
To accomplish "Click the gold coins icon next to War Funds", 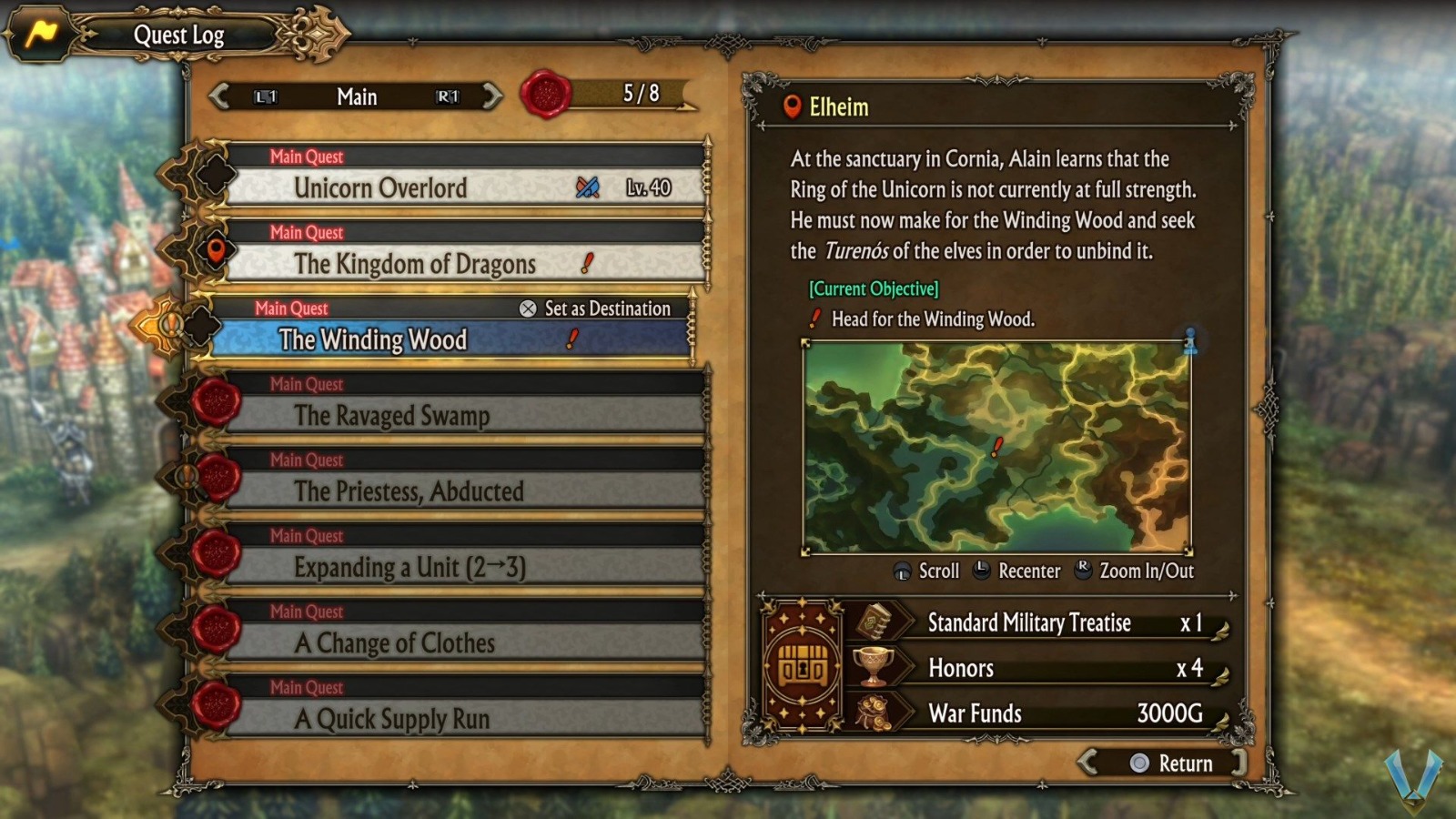I will point(875,713).
